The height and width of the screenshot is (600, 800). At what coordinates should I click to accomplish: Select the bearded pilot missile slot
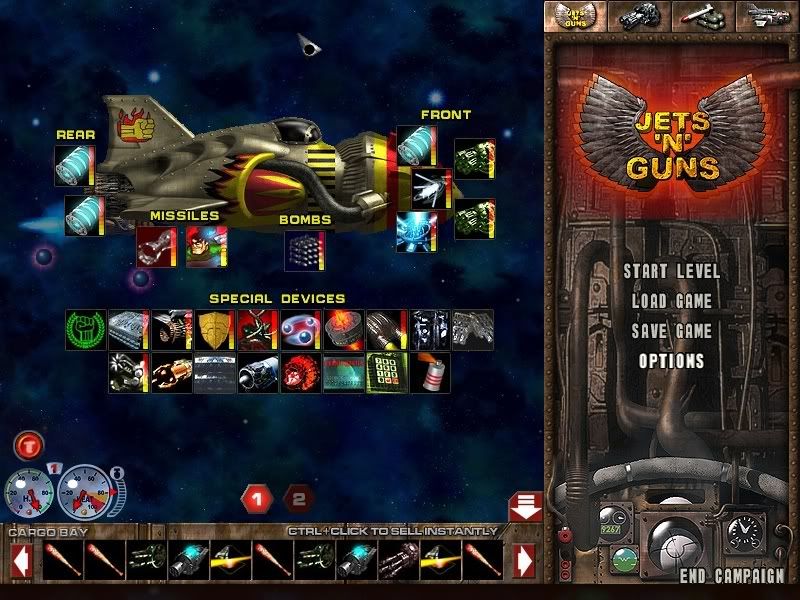[204, 246]
